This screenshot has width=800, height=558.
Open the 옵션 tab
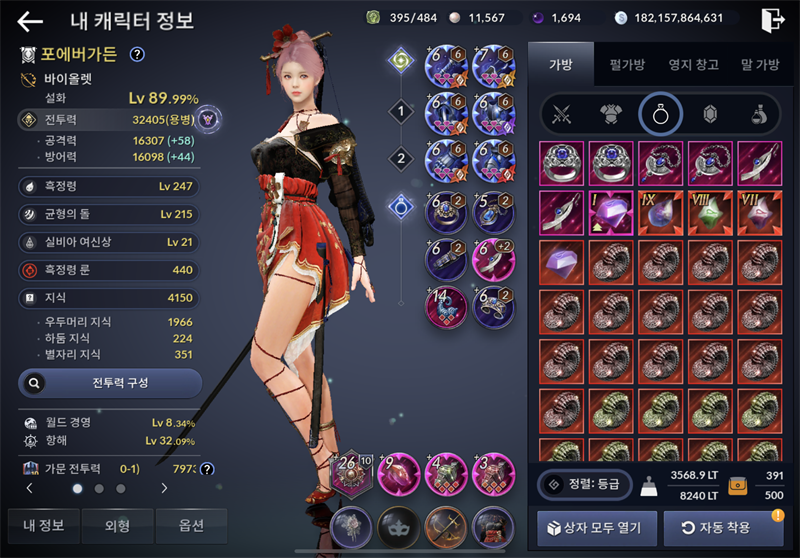point(191,526)
